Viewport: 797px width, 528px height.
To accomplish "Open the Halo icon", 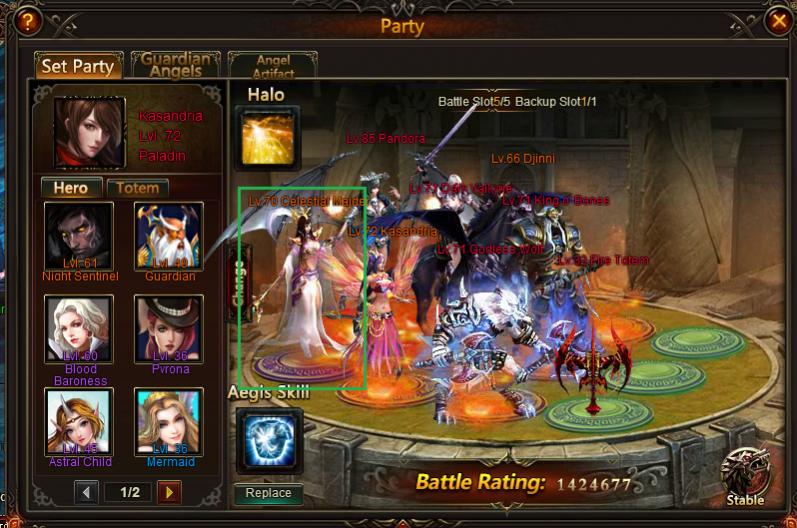I will pos(268,137).
